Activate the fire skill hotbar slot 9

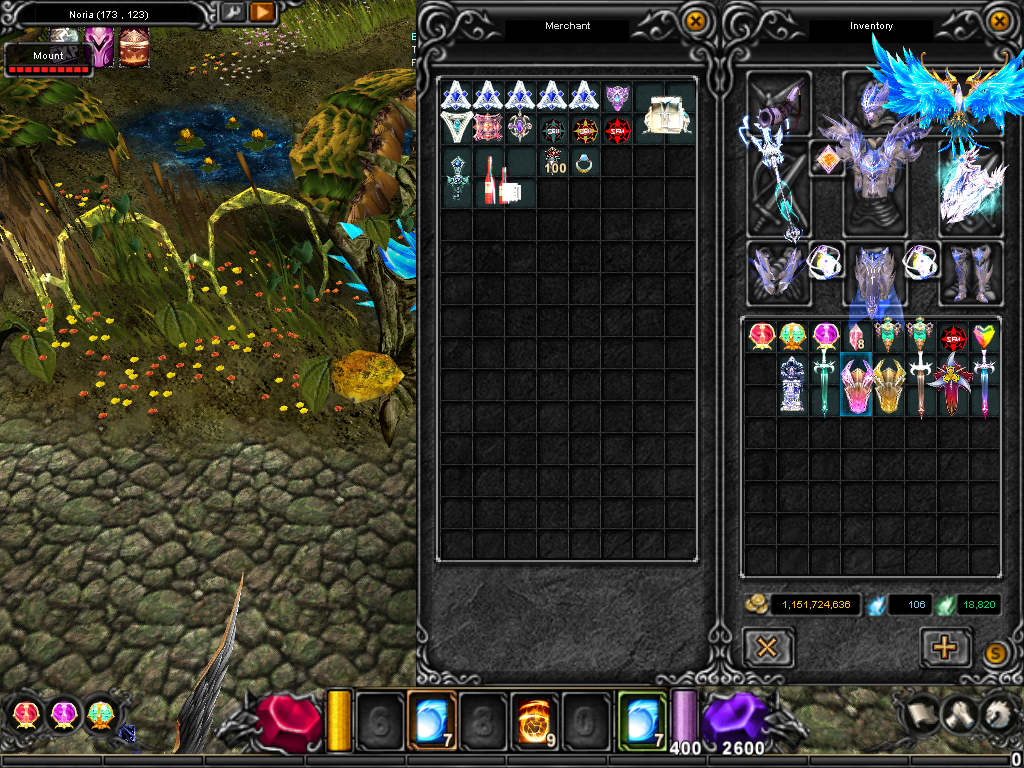[534, 720]
